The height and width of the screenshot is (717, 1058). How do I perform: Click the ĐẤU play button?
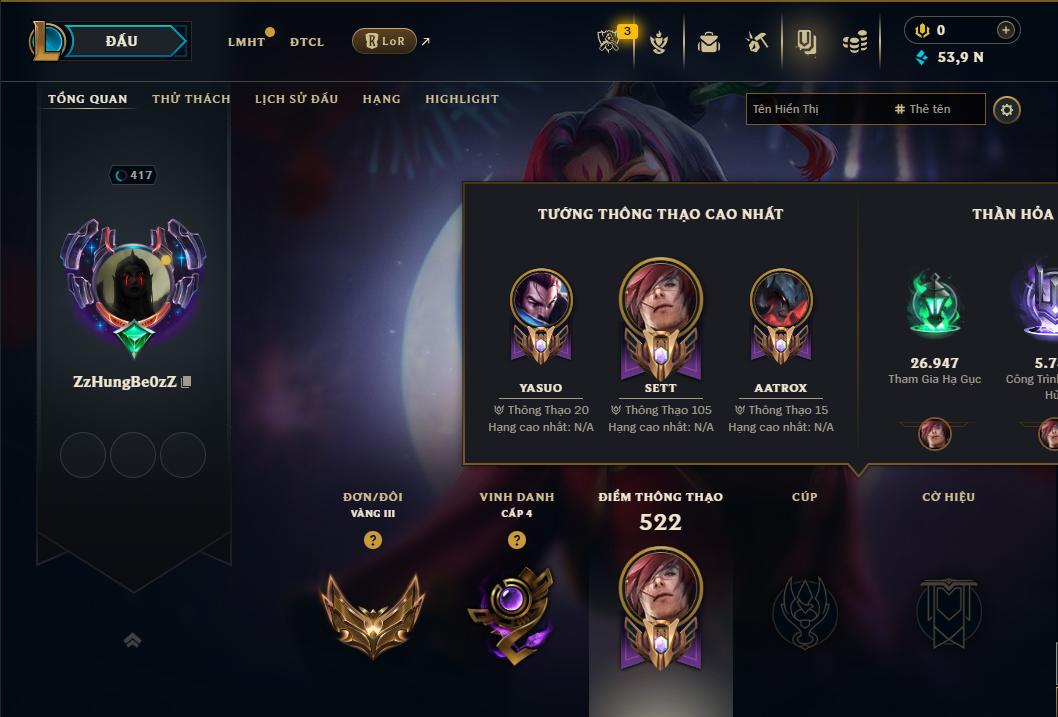pyautogui.click(x=121, y=41)
